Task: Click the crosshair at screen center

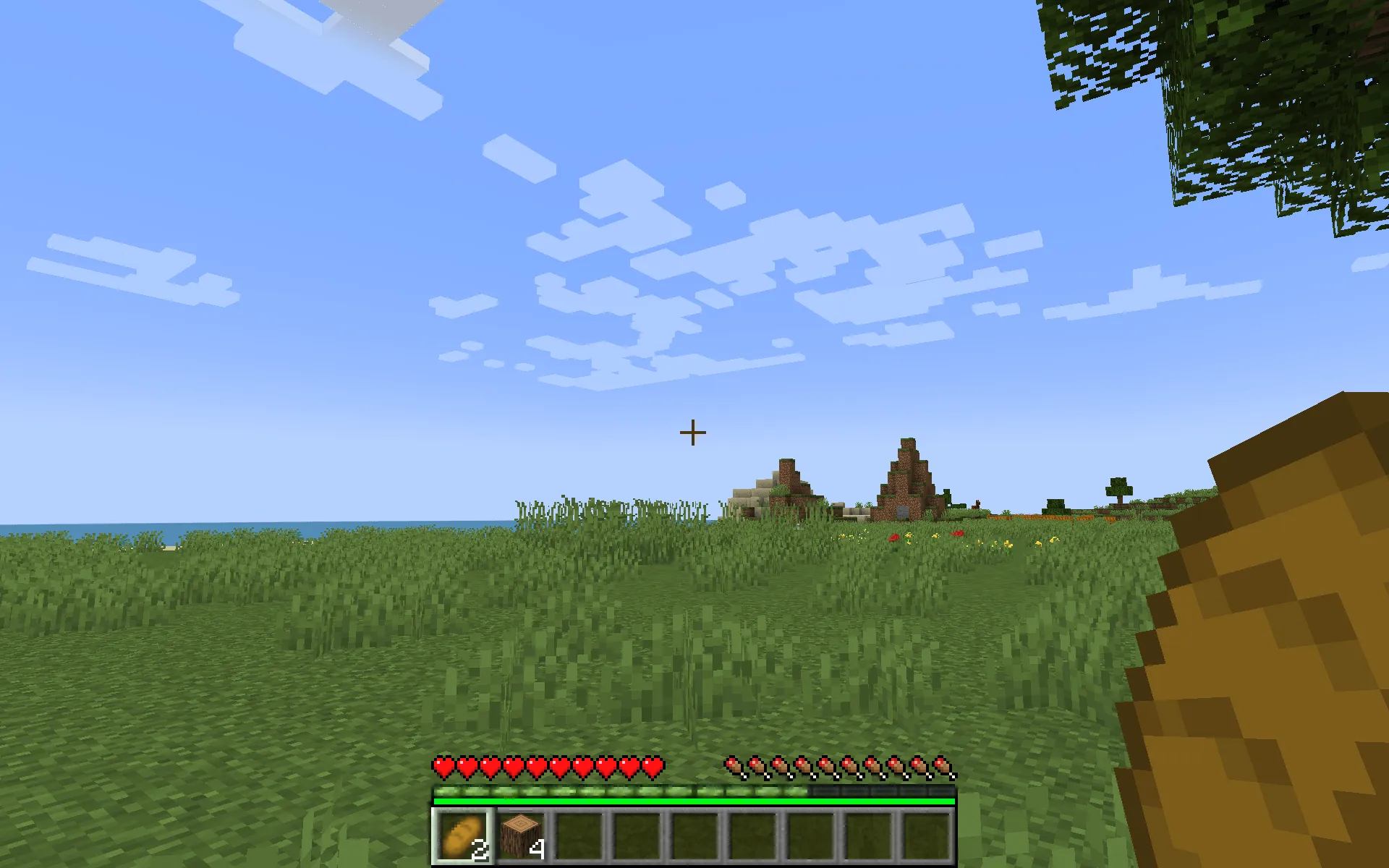Action: click(693, 431)
